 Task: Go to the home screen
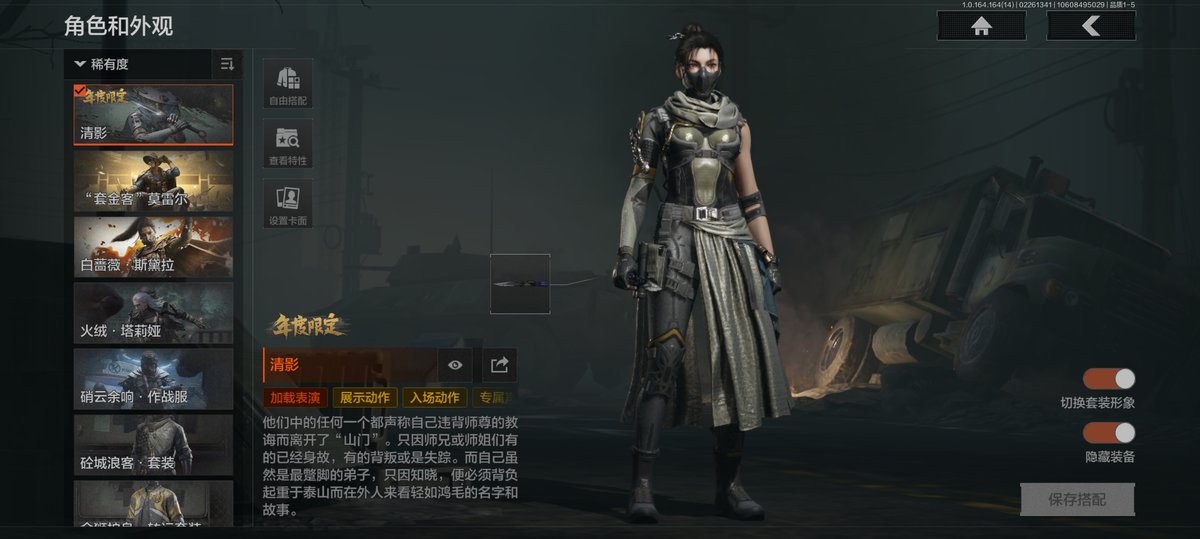(x=981, y=27)
